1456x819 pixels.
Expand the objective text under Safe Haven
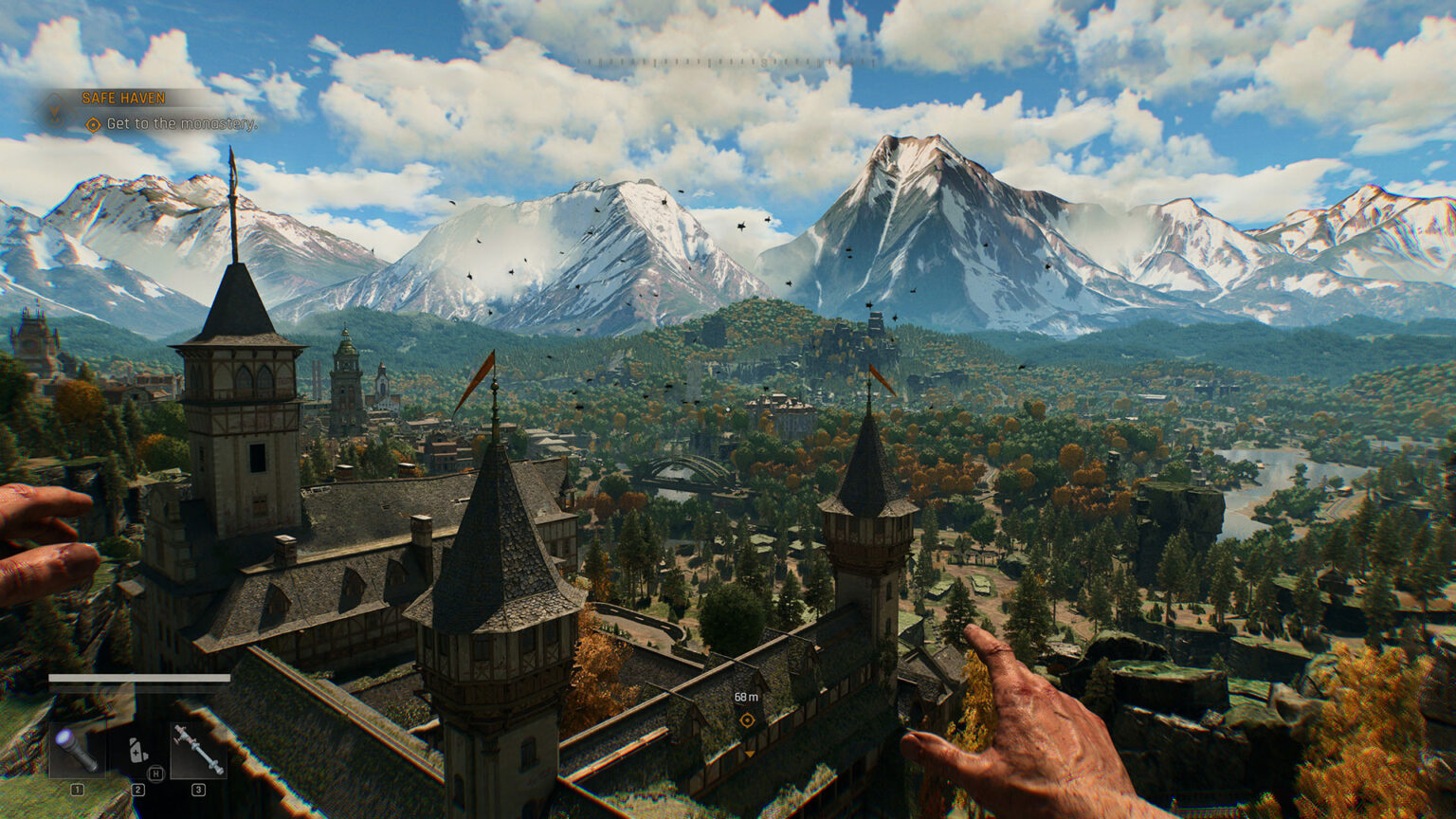click(x=181, y=123)
